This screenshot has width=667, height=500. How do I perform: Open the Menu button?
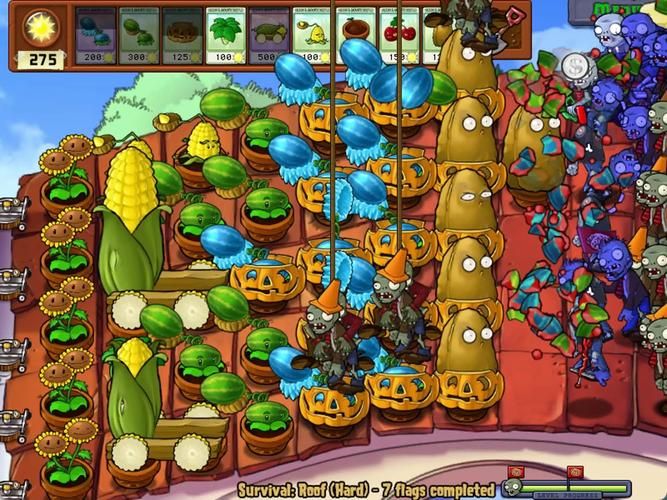click(618, 8)
